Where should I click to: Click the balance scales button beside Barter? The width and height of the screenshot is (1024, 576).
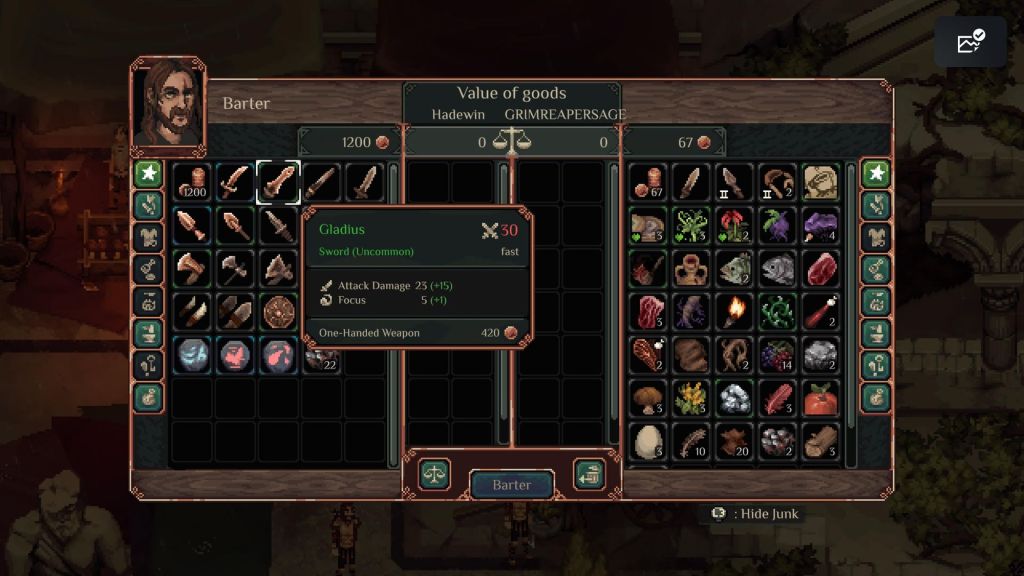[x=434, y=473]
